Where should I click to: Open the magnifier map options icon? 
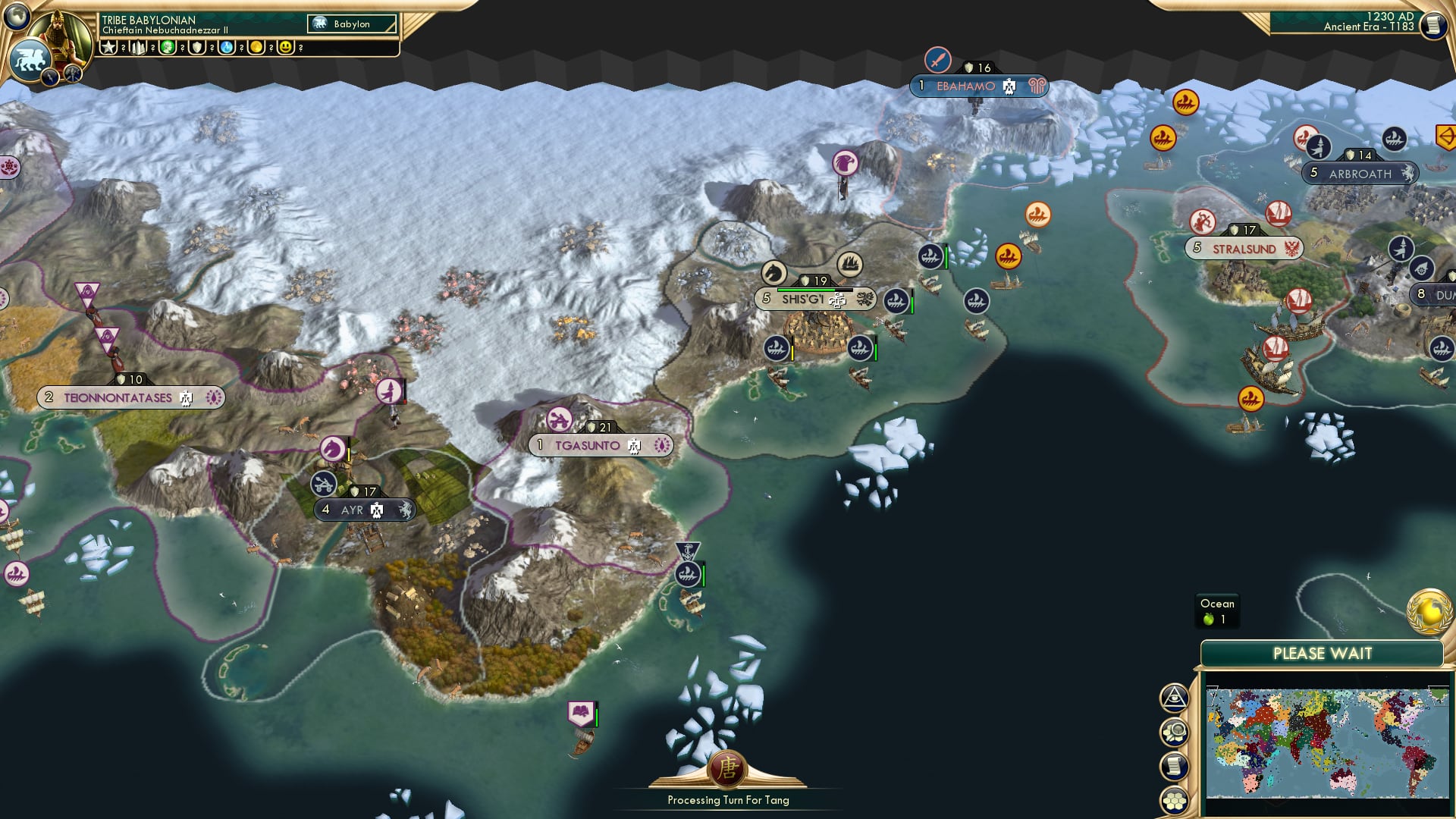pyautogui.click(x=1174, y=733)
